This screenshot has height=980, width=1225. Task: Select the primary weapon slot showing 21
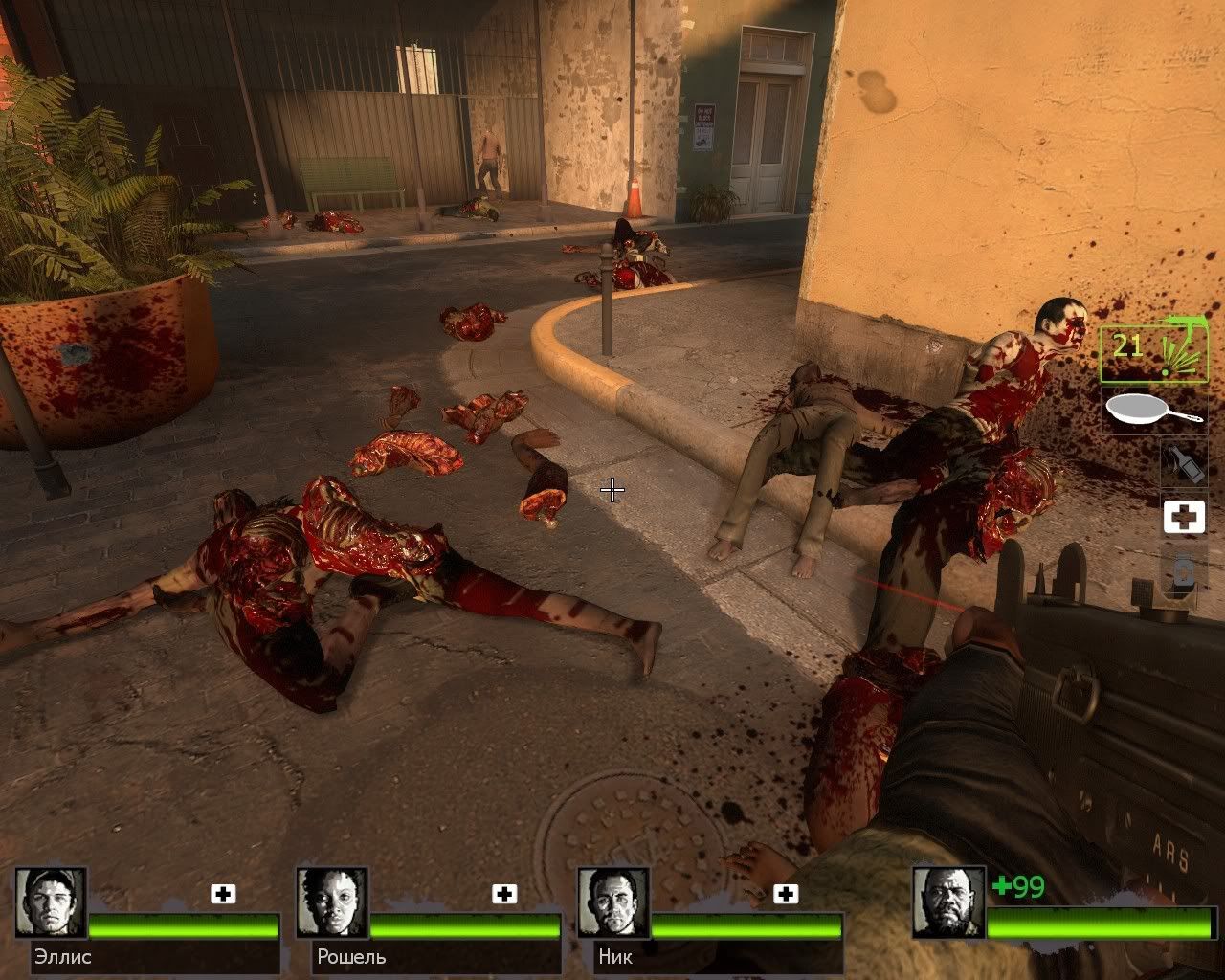click(x=1153, y=353)
